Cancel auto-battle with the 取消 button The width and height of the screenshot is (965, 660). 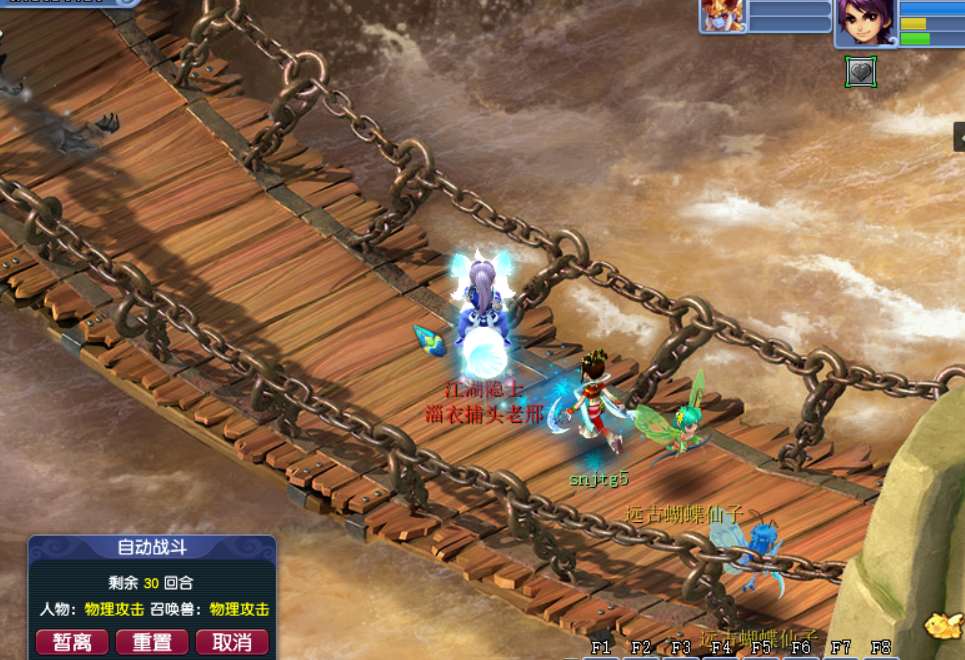tap(232, 642)
